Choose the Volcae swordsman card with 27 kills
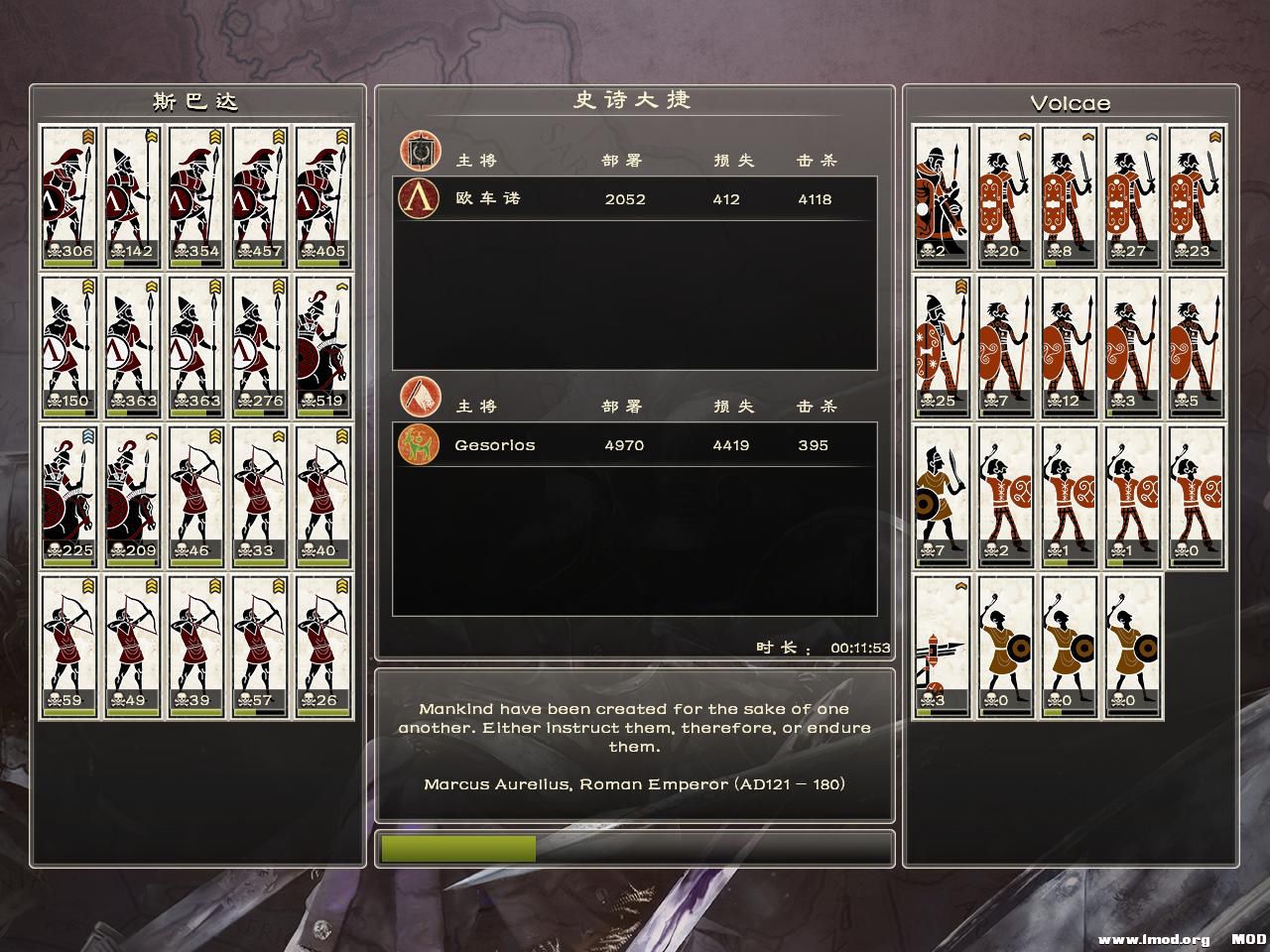The width and height of the screenshot is (1270, 952). point(1133,196)
